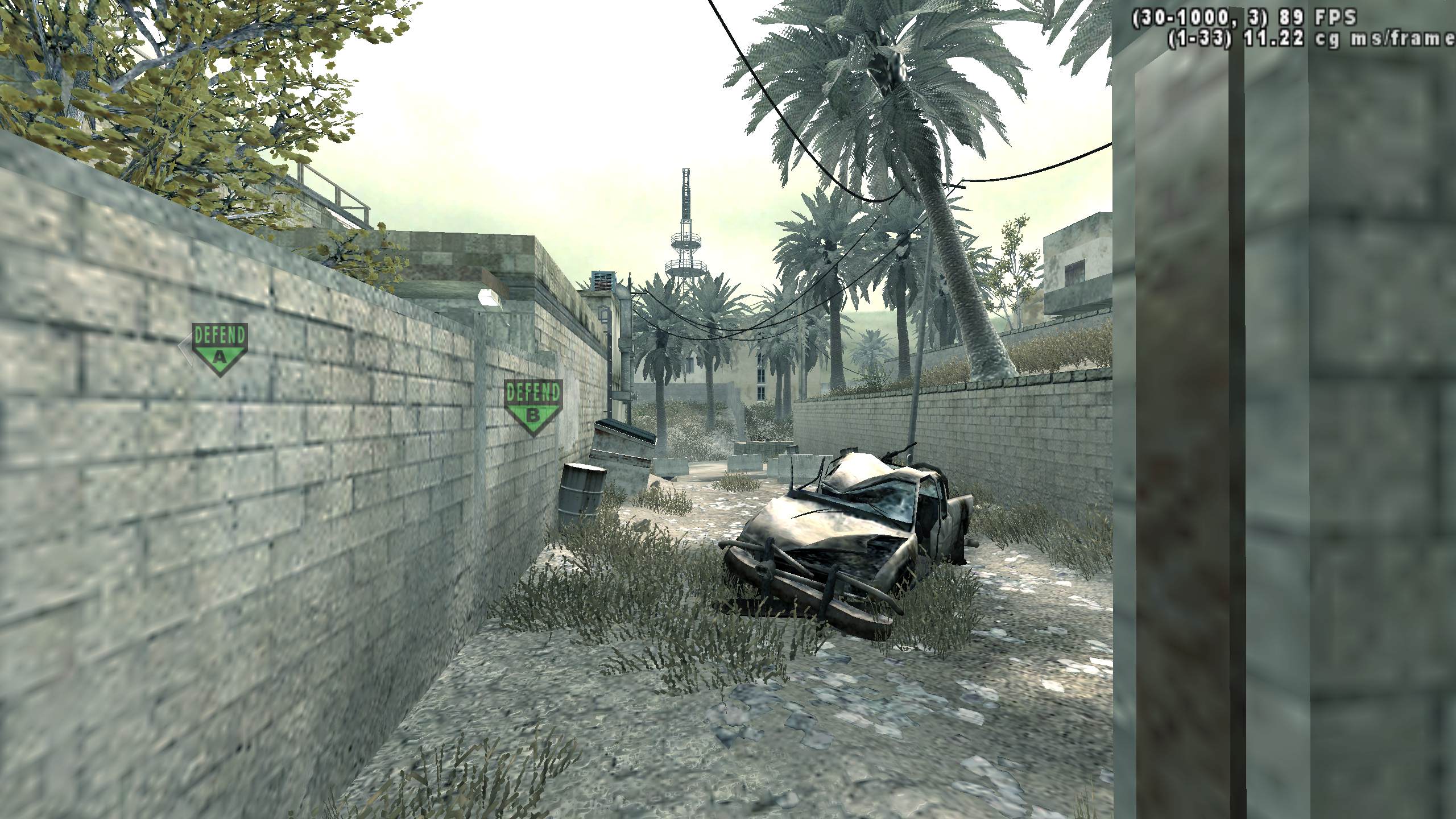Click the 11.22 cg ms/frame readout
Image resolution: width=1456 pixels, height=819 pixels.
coord(1308,40)
